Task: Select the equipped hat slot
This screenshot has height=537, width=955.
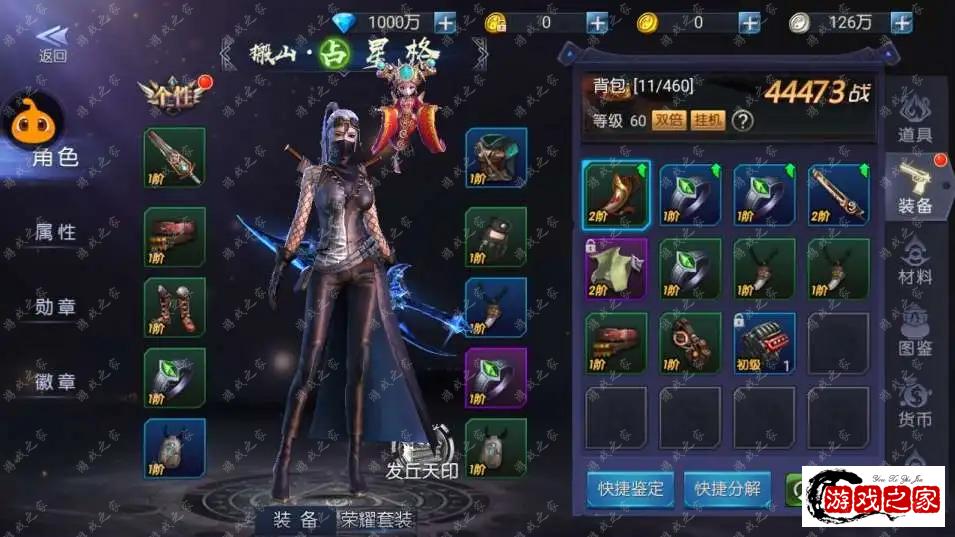Action: pos(496,158)
